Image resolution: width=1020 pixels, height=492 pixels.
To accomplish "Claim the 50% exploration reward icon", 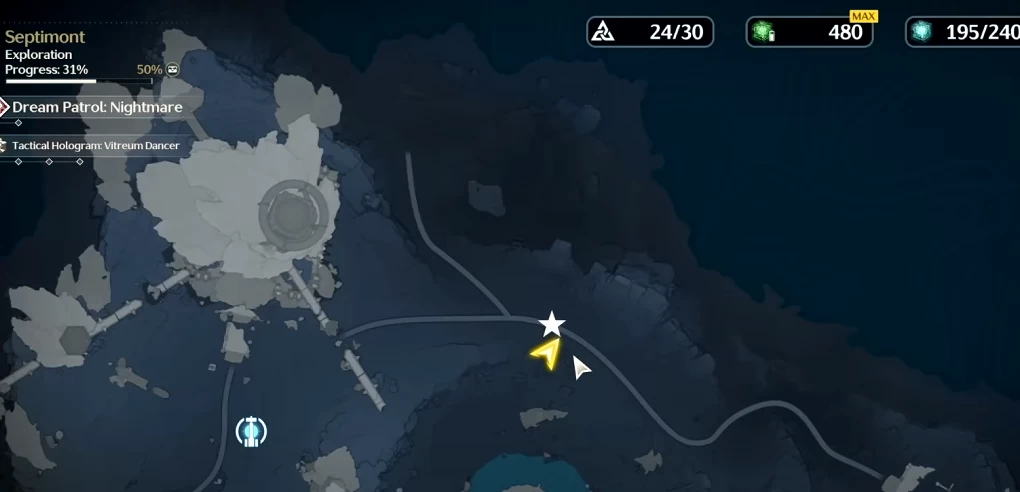I will pyautogui.click(x=173, y=70).
